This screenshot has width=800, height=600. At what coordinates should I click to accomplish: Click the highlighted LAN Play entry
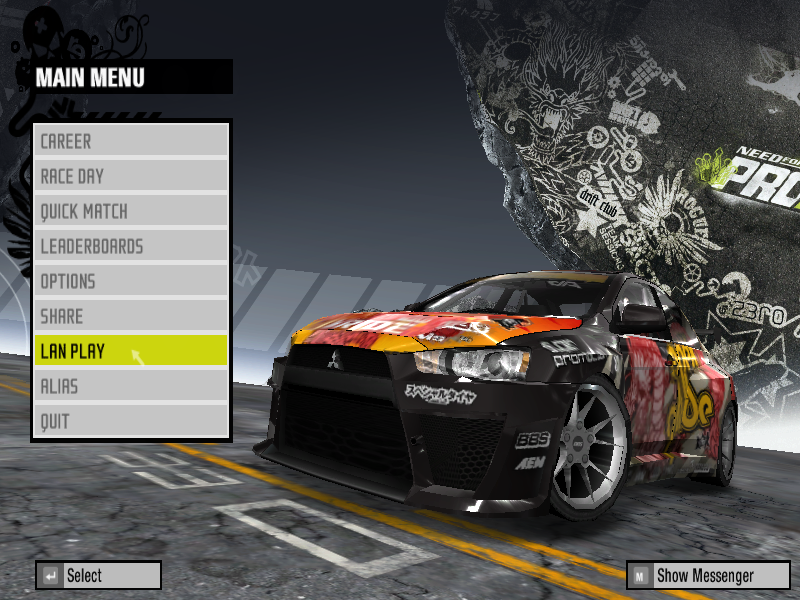131,351
